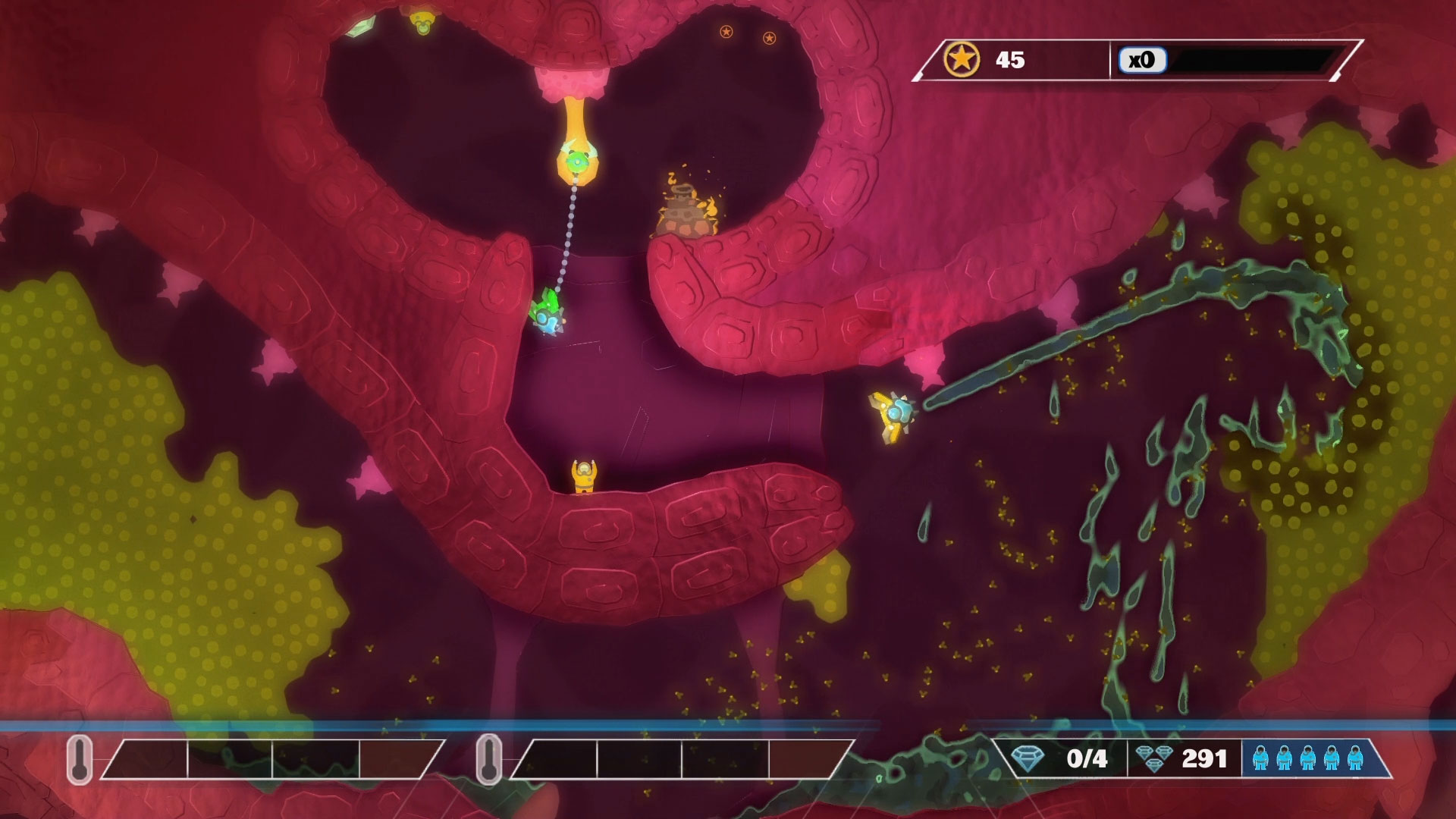Screen dimensions: 1456x819
Task: Click the left star pickup near the top
Action: pos(726,33)
